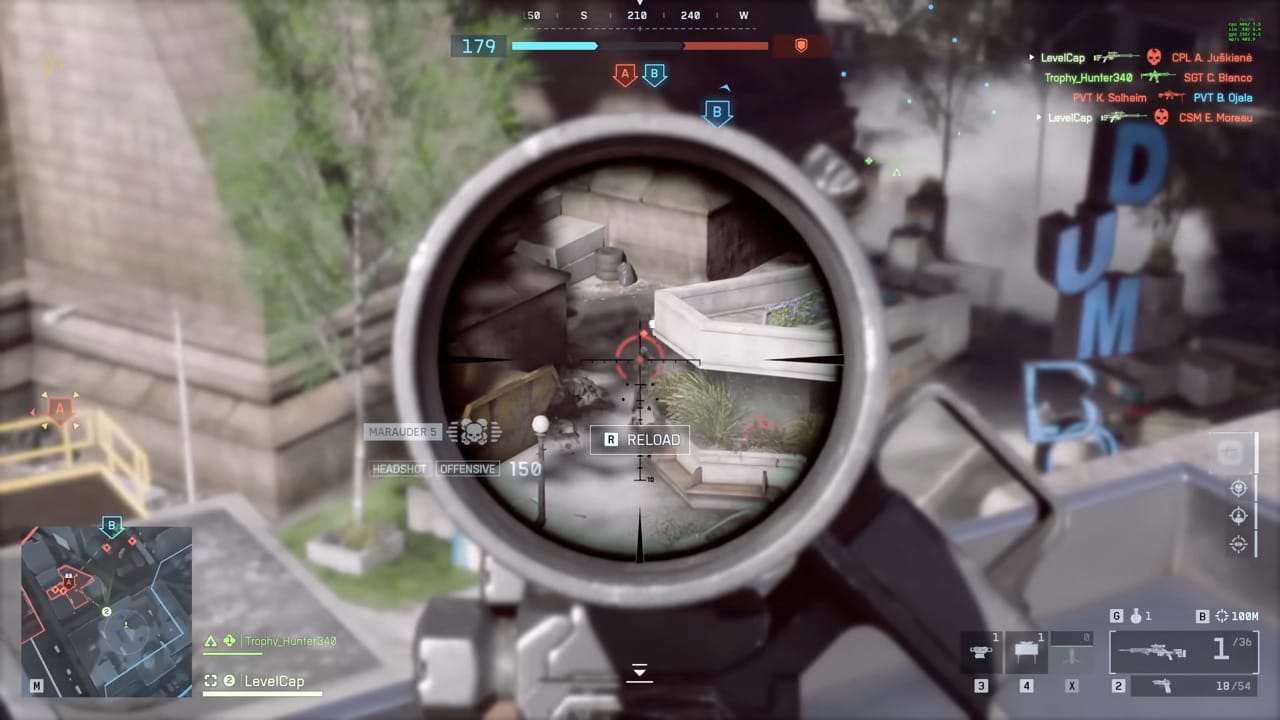This screenshot has height=720, width=1280.
Task: Click the LevelCap squad entry
Action: [x=274, y=681]
